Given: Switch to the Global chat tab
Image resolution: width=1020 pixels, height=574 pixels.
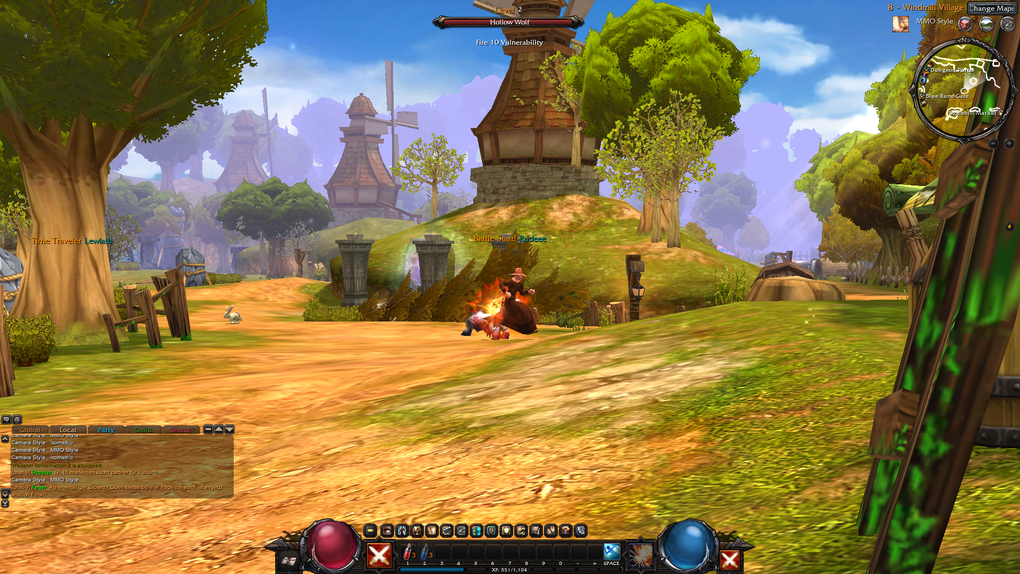Looking at the screenshot, I should 32,429.
